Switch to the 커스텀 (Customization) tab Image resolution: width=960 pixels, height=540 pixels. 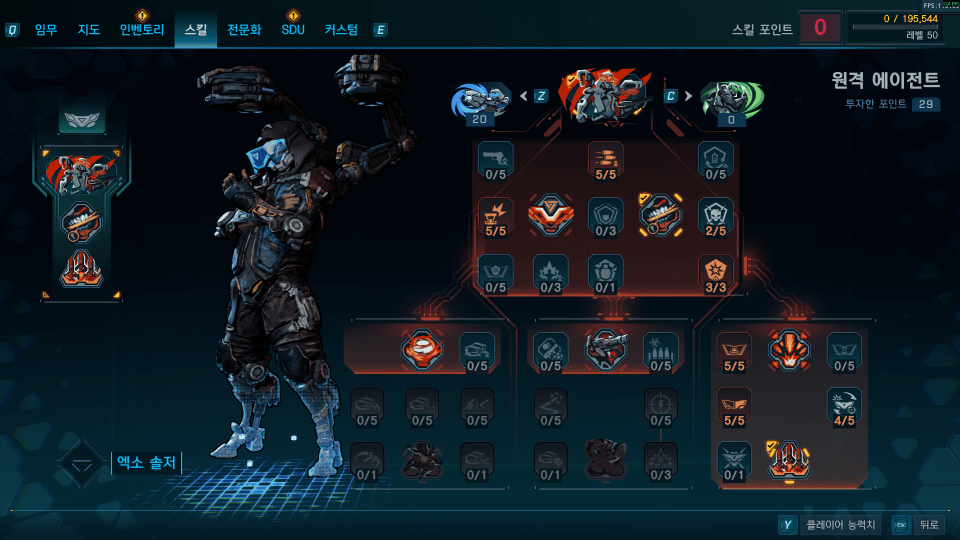341,30
